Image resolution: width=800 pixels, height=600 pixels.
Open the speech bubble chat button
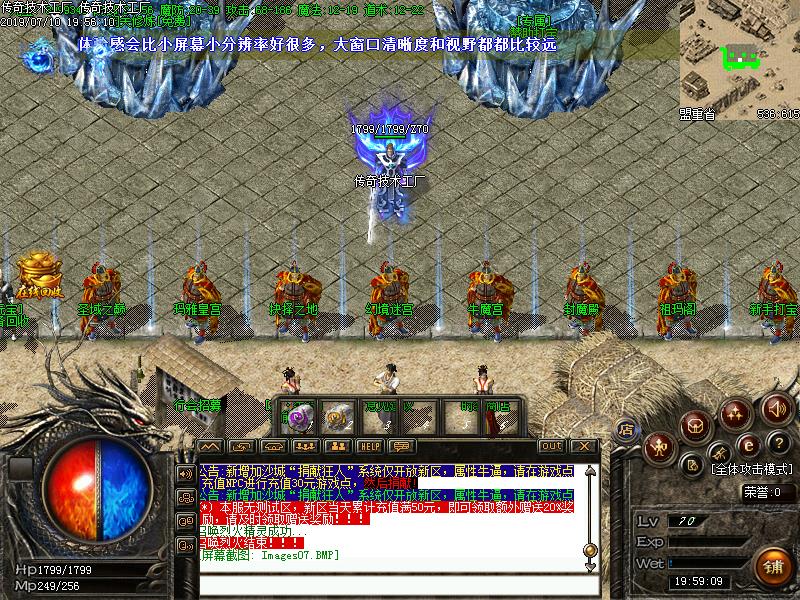pos(402,446)
